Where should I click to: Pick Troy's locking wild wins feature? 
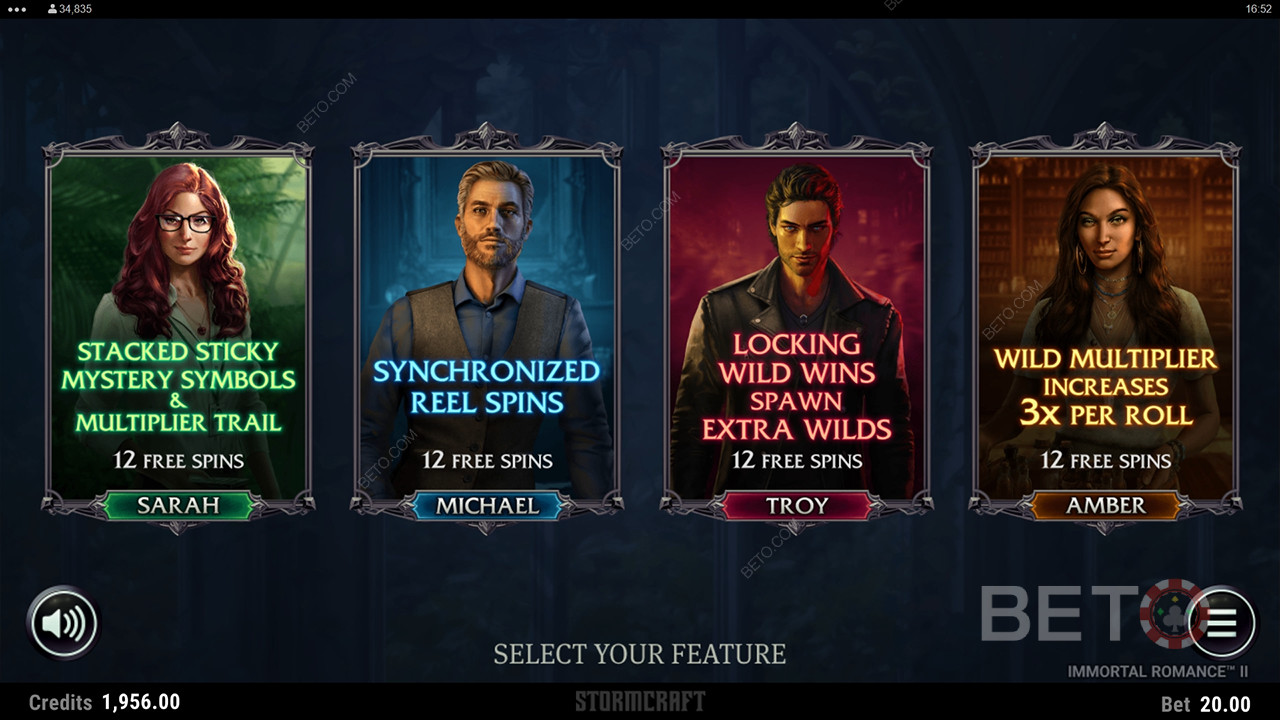tap(797, 330)
